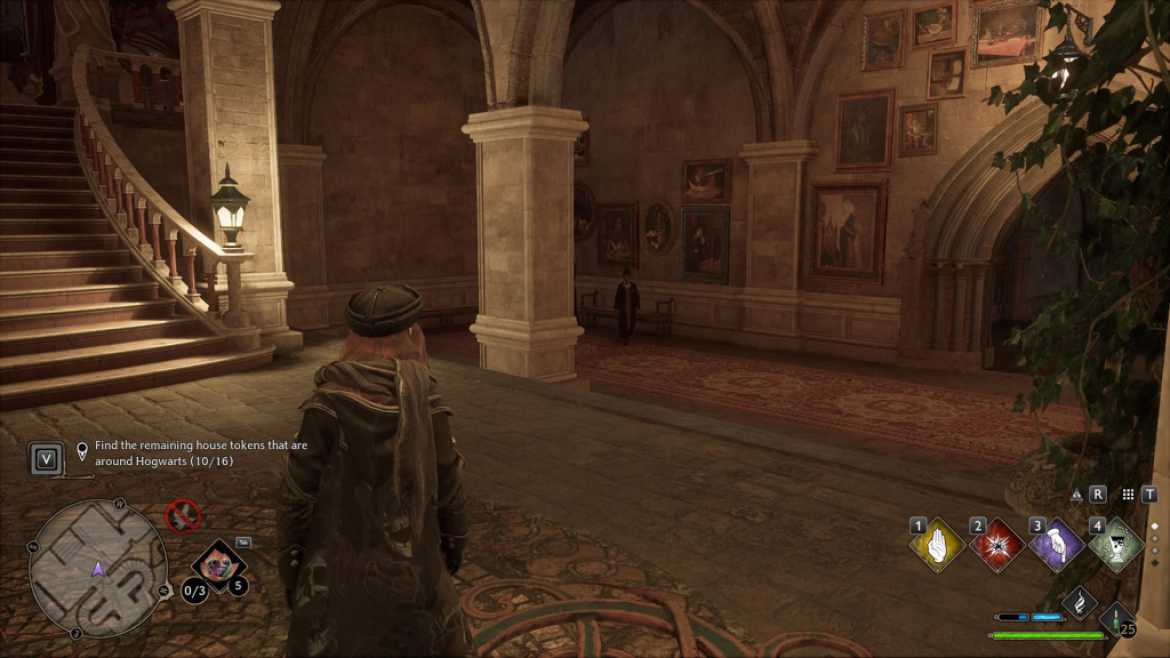The image size is (1170, 658).
Task: Activate the red burst spell slot
Action: (997, 546)
